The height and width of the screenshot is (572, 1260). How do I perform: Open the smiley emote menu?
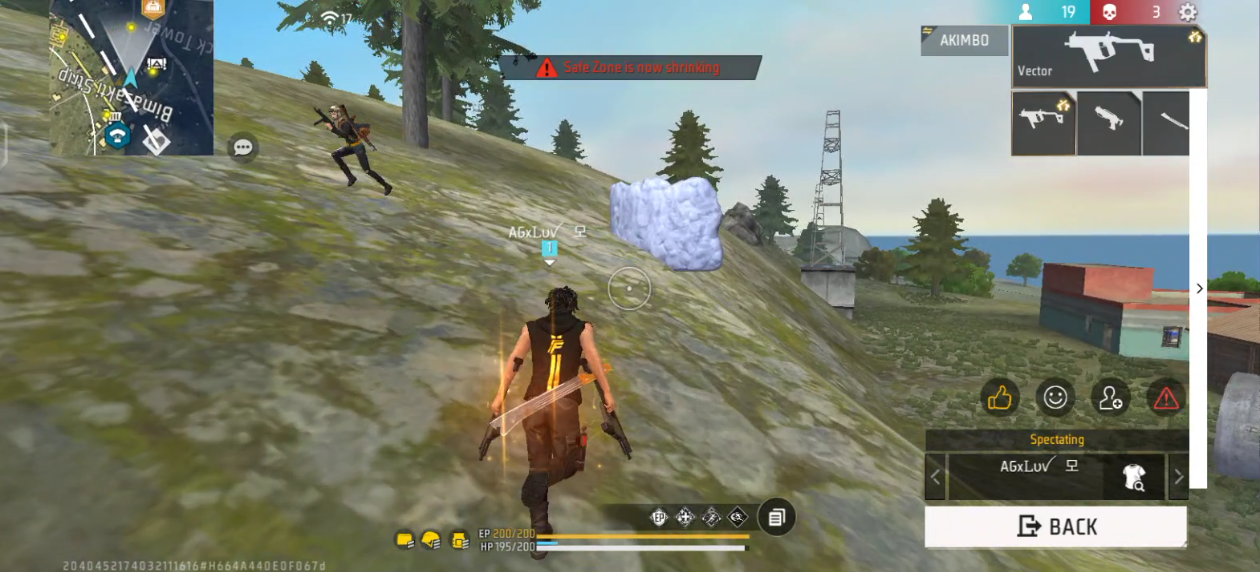pos(1054,398)
